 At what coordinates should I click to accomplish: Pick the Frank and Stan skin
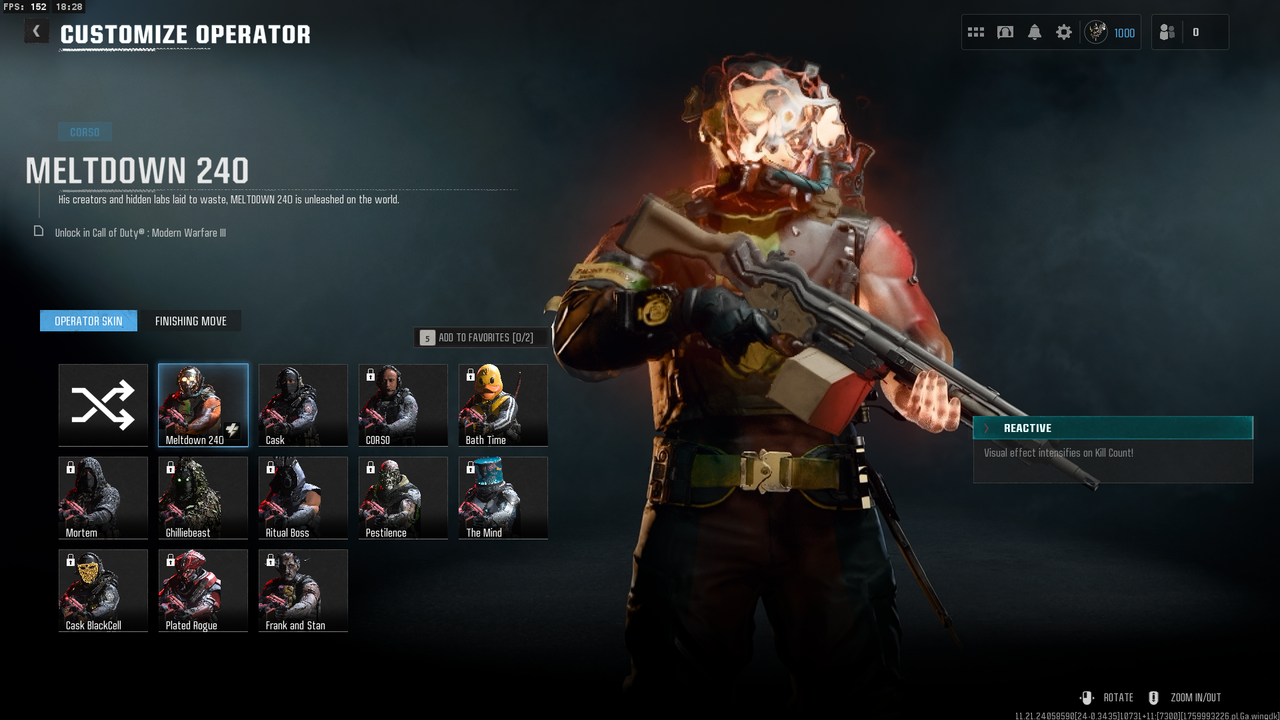(x=303, y=591)
